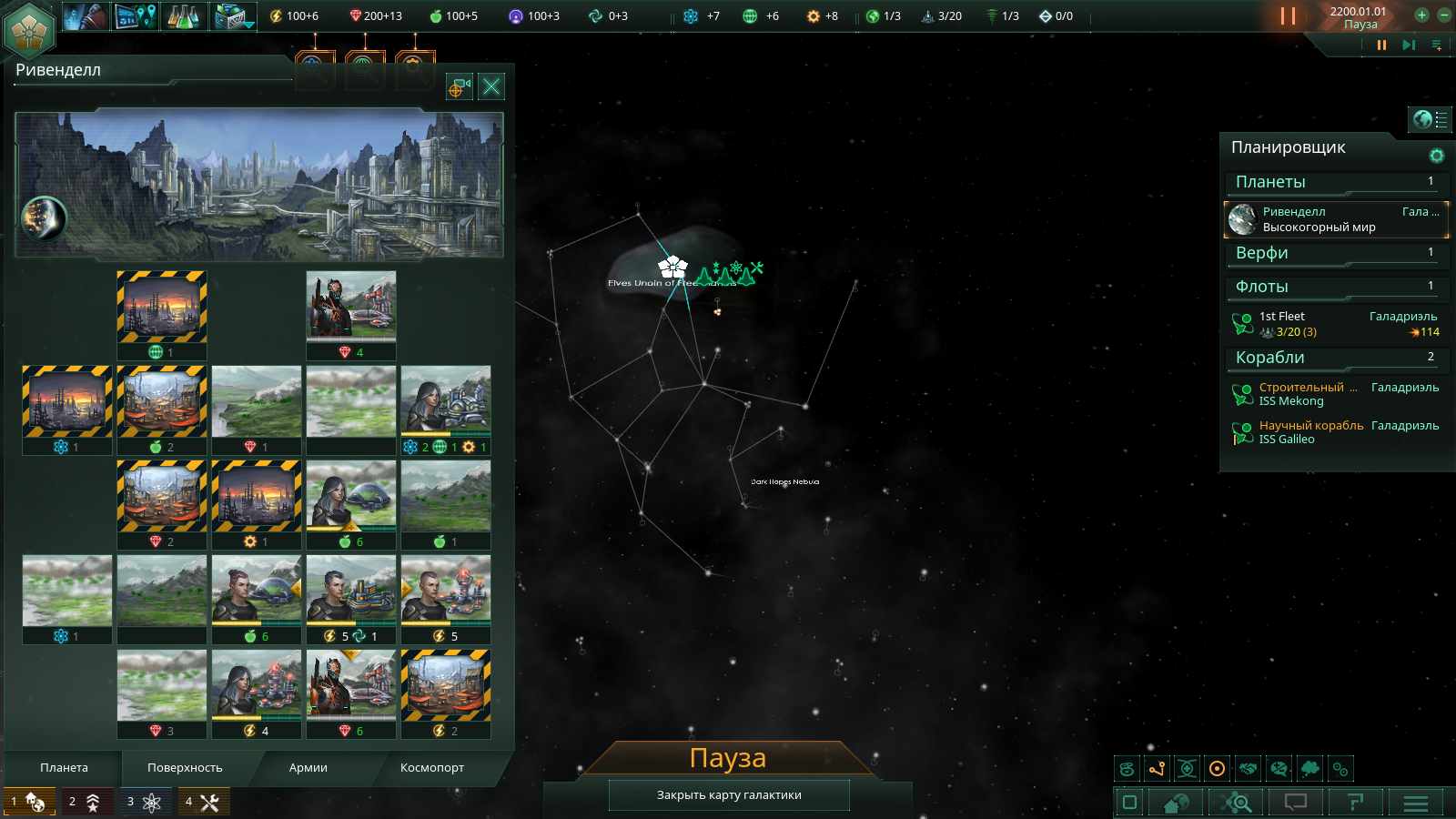
Task: Open the situation log with map pins
Action: point(136,15)
